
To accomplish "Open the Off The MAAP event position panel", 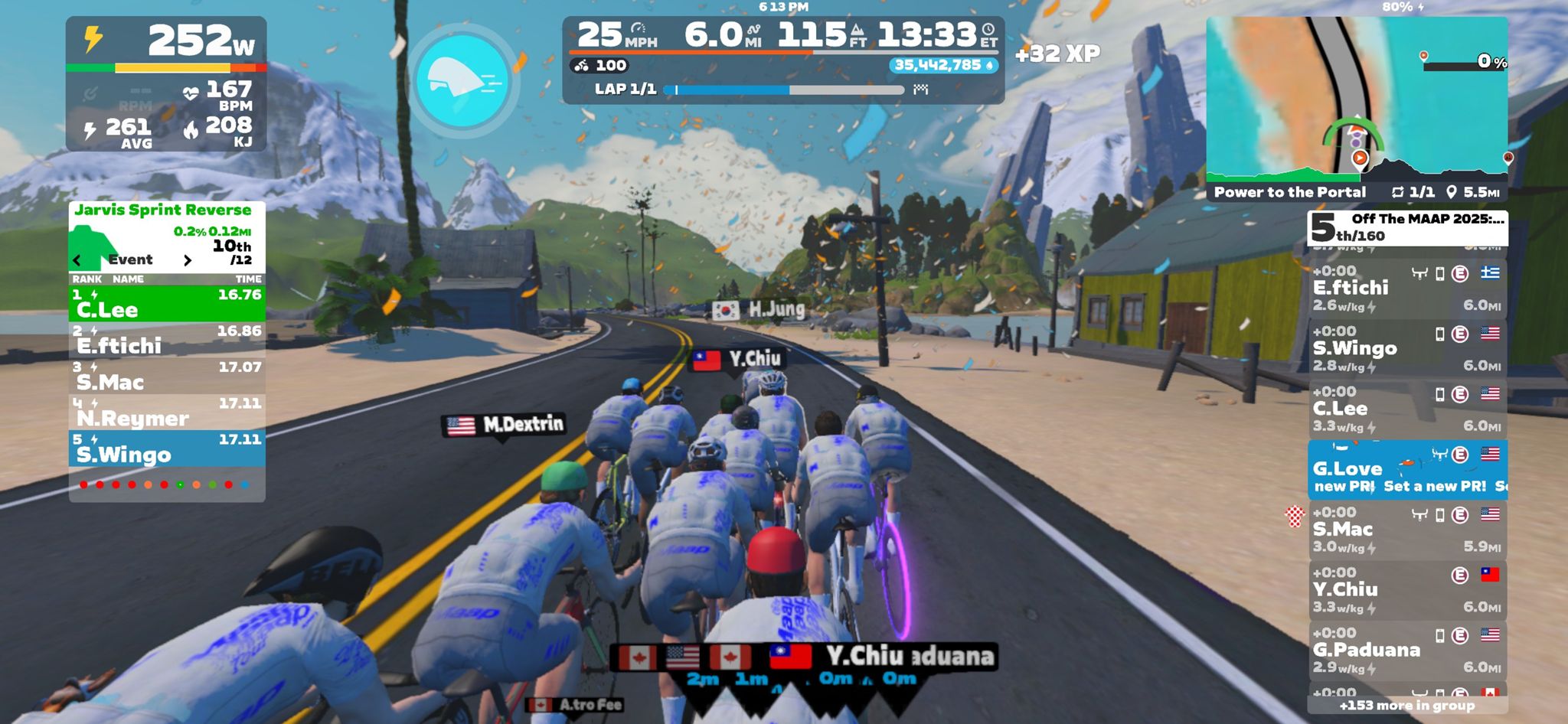I will [x=1406, y=227].
